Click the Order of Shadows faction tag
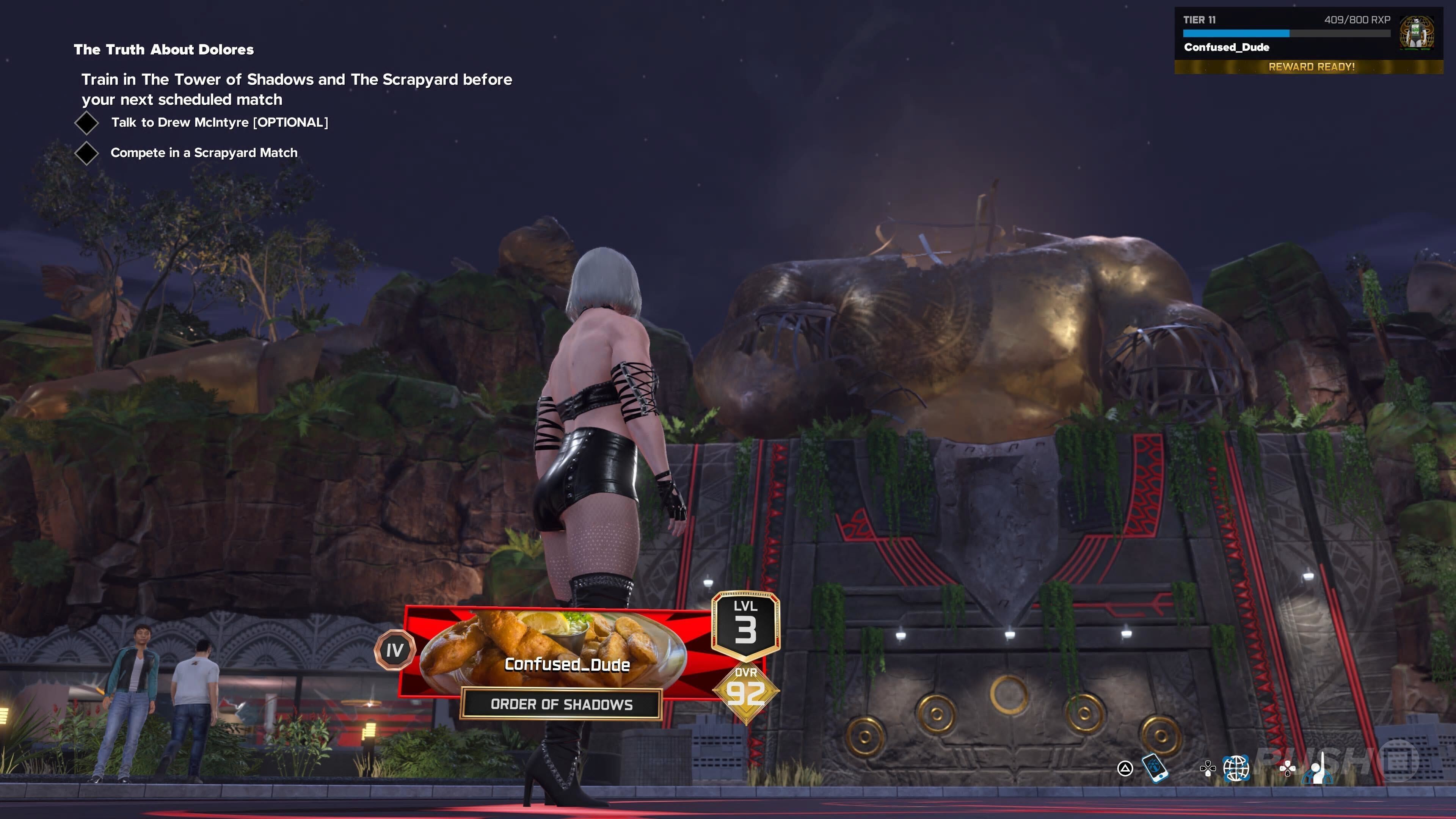This screenshot has width=1456, height=819. [x=561, y=704]
